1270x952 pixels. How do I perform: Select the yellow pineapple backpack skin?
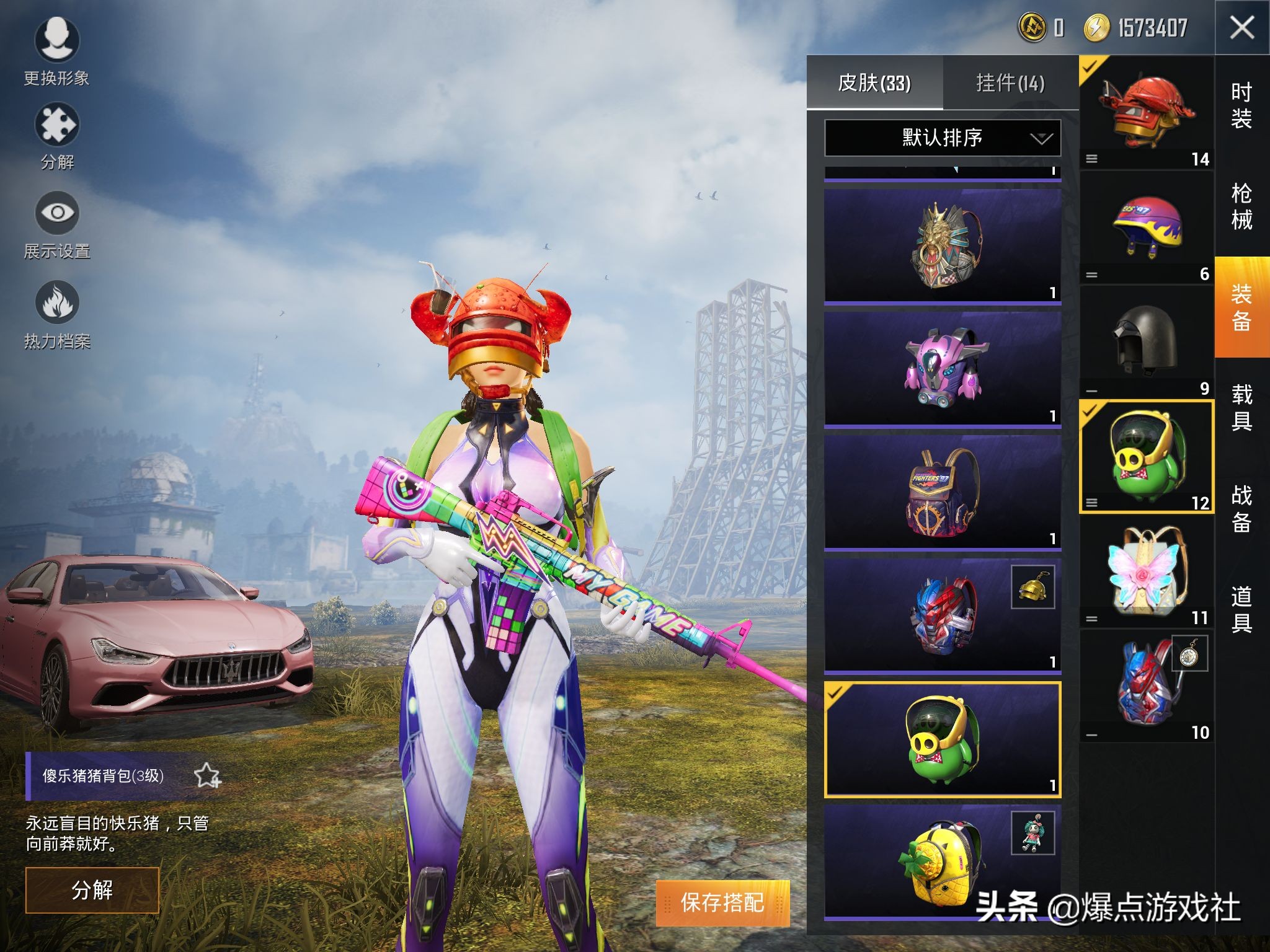(942, 862)
